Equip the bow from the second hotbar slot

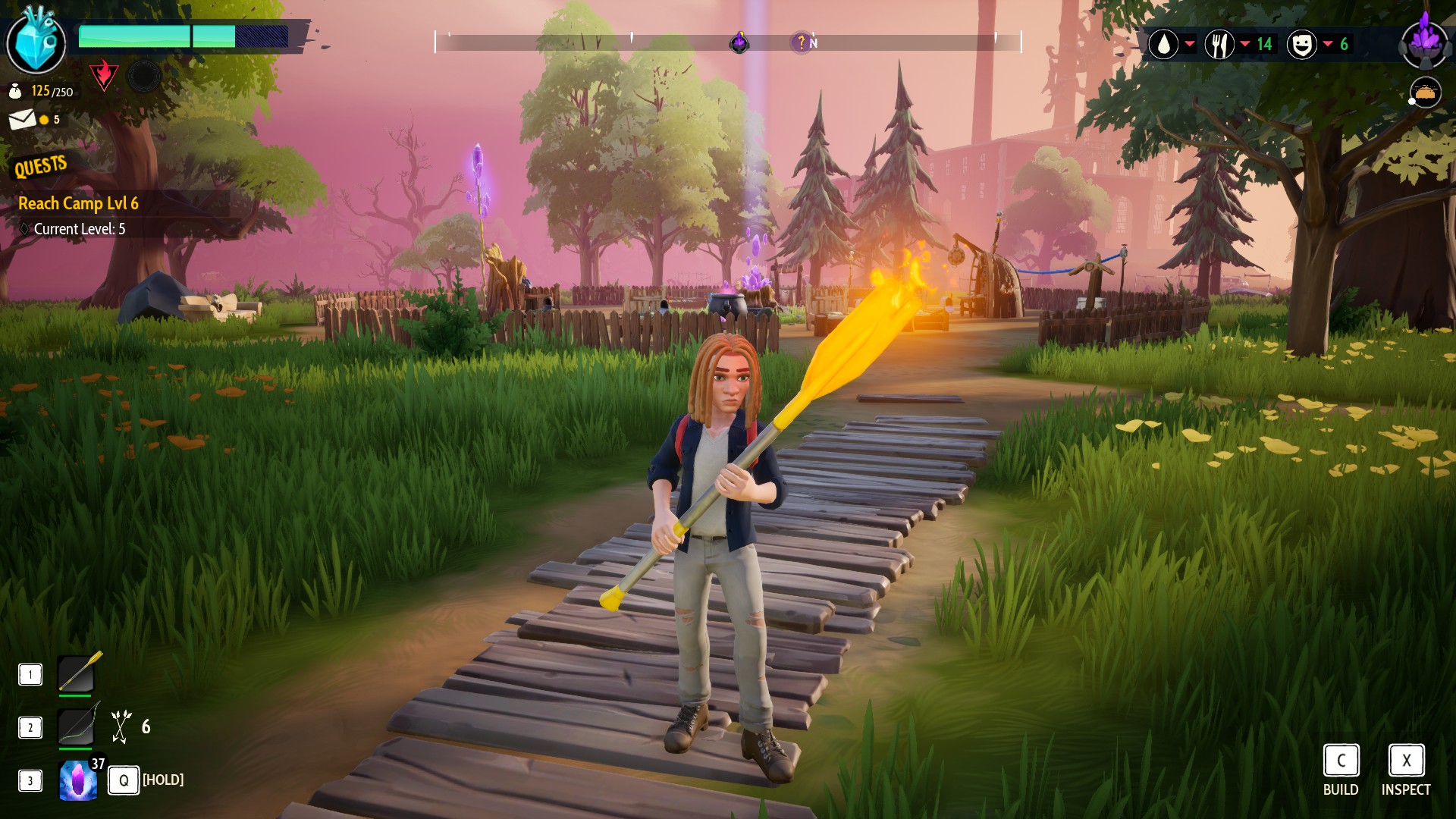pyautogui.click(x=77, y=726)
